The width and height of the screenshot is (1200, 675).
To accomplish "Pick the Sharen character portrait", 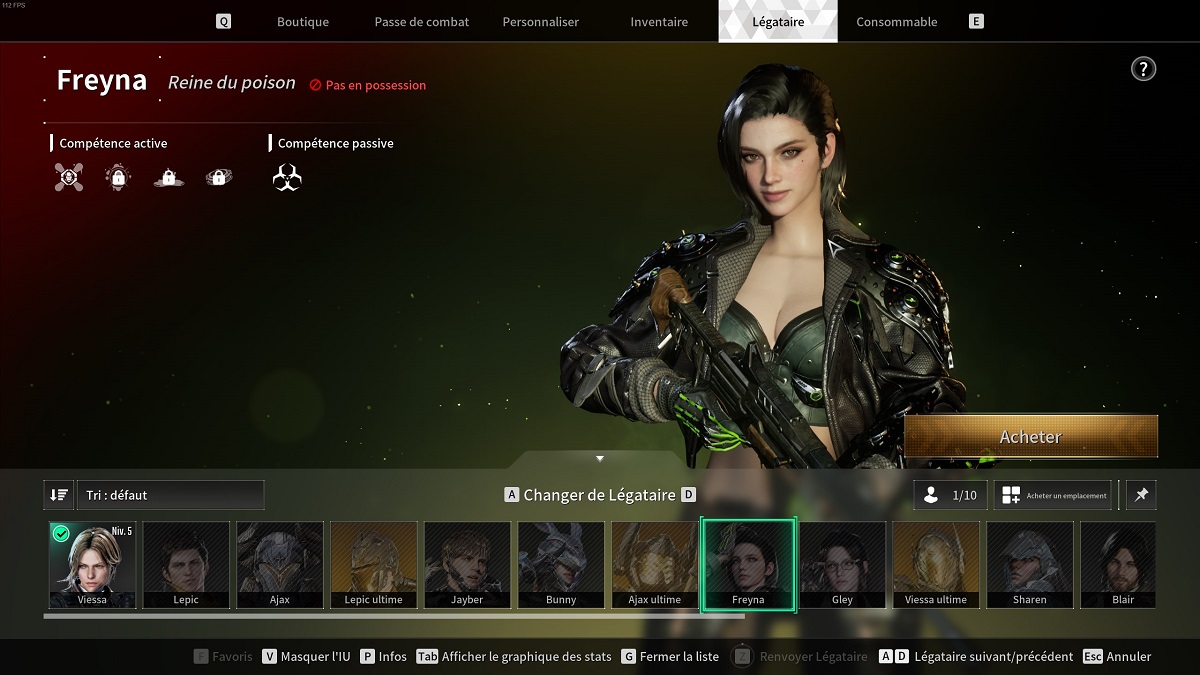I will click(1029, 564).
